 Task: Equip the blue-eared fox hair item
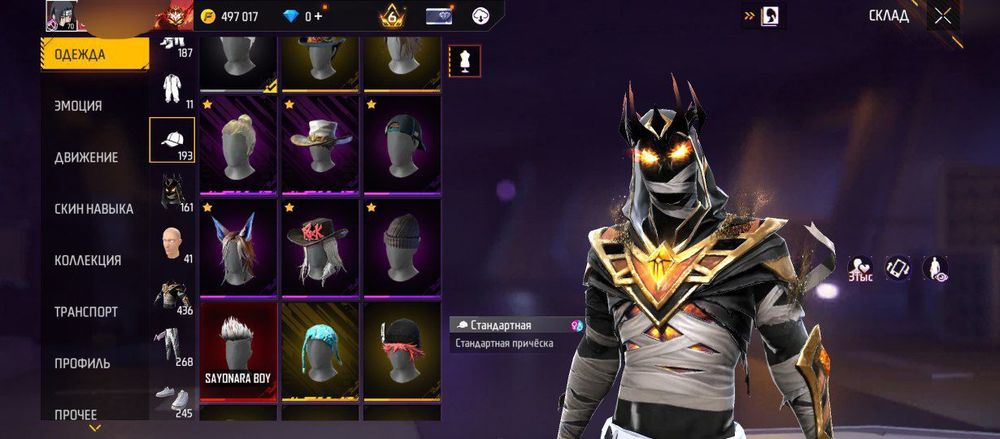[x=238, y=246]
